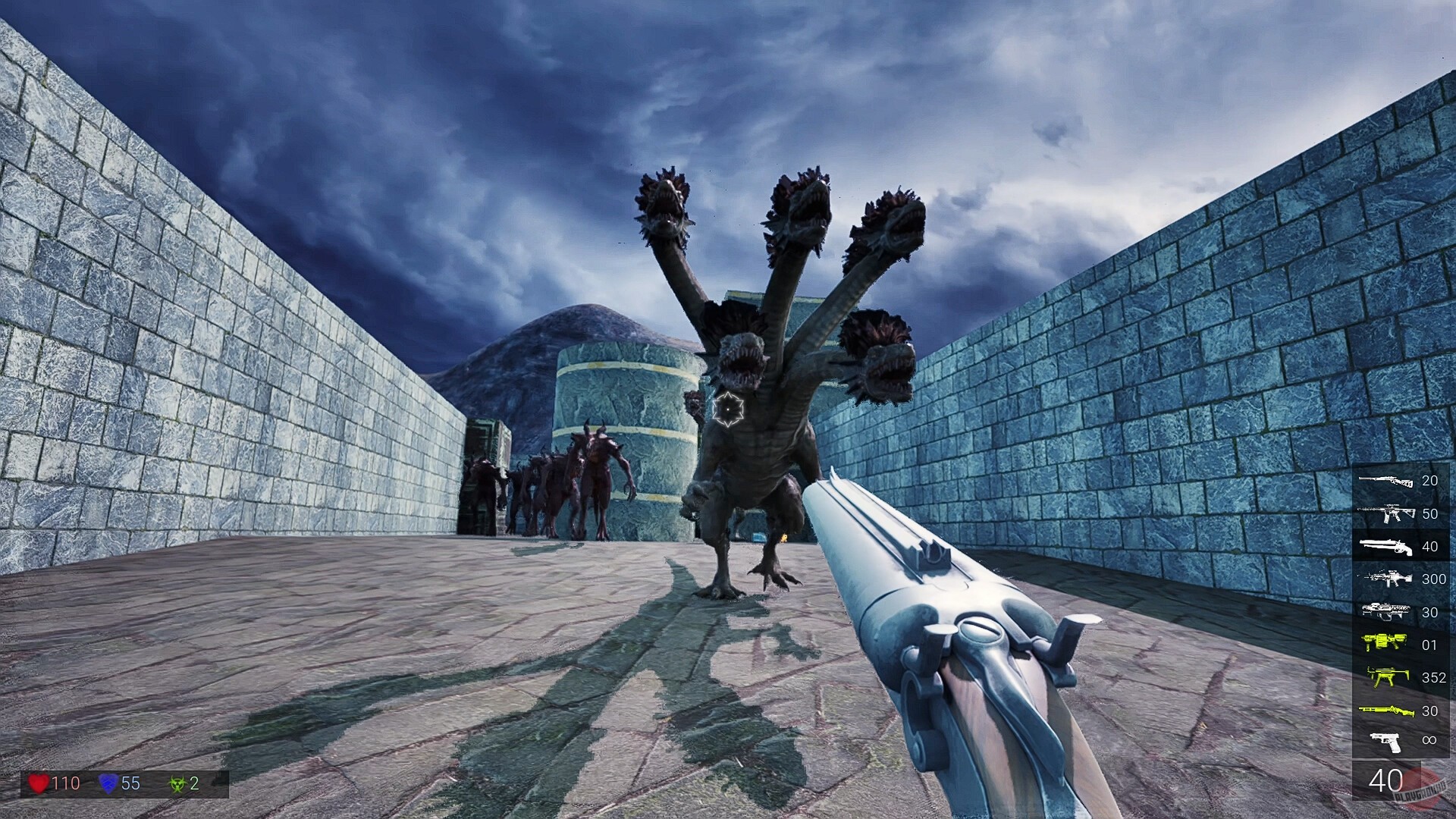Select the sniper rifle weapon icon
1456x819 pixels.
[1386, 481]
